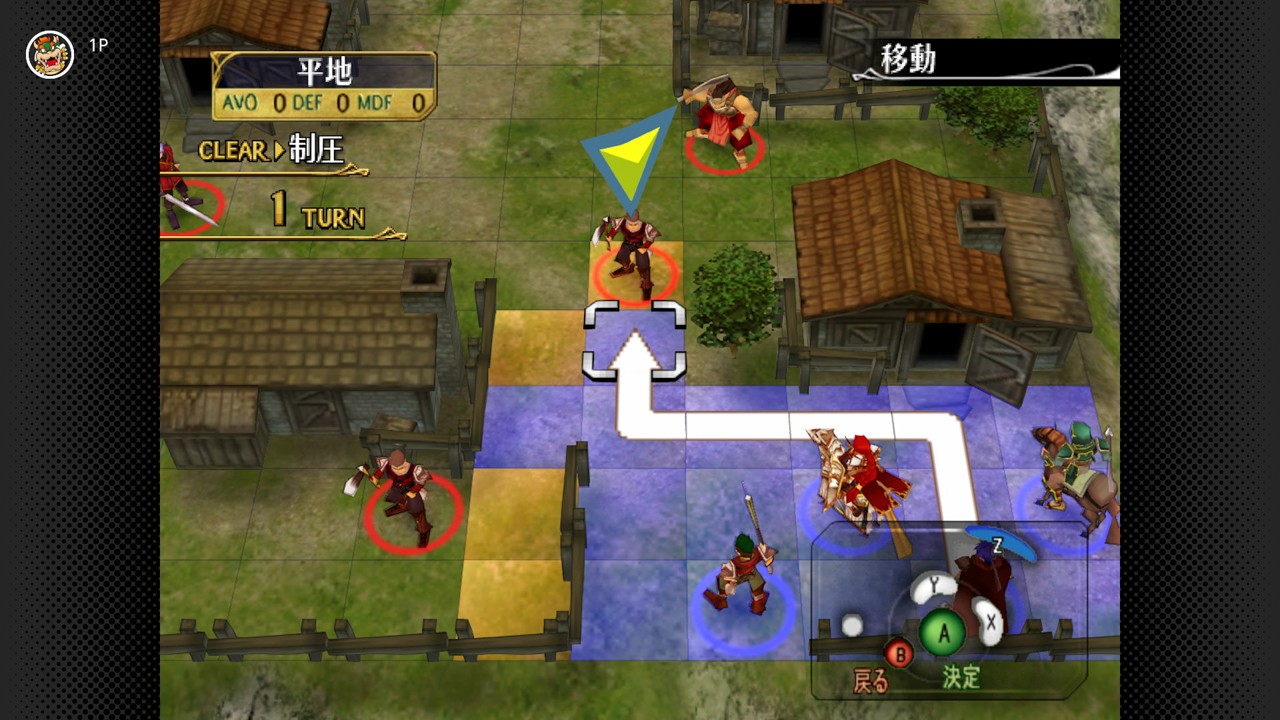Click the 移動 movement banner

pos(905,57)
